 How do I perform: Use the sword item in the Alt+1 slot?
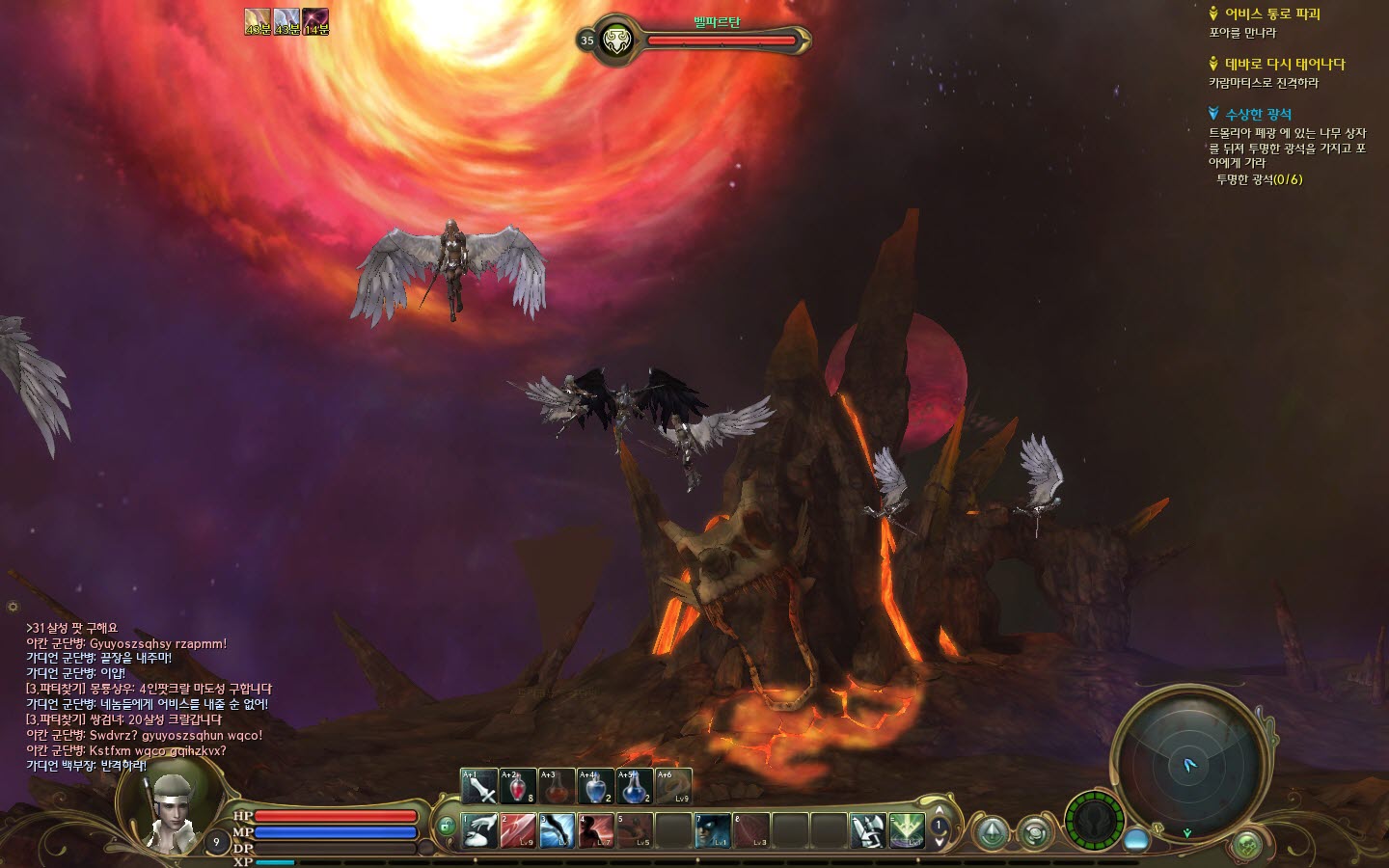tap(479, 787)
